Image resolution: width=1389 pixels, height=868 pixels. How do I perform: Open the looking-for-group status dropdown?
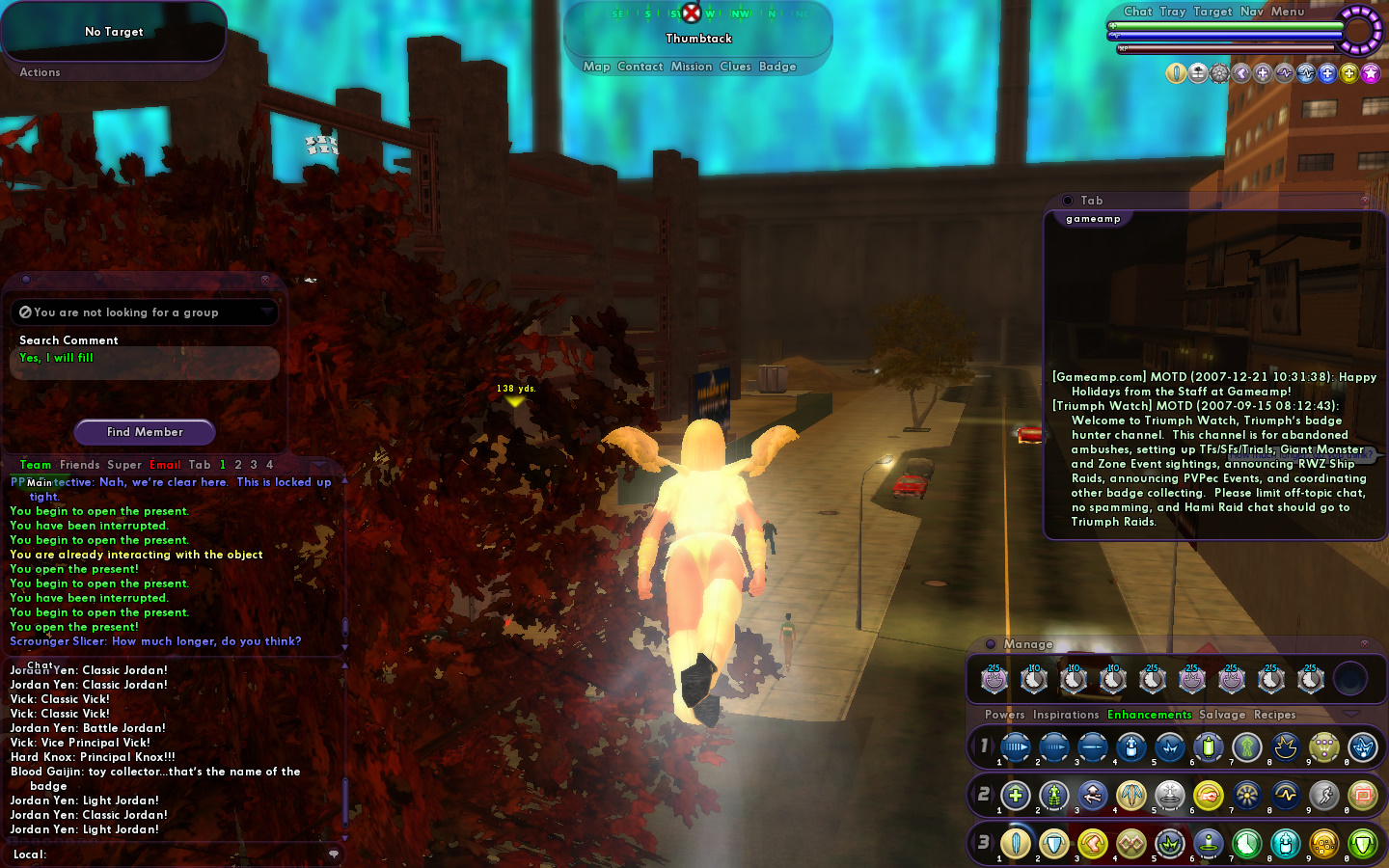point(145,312)
